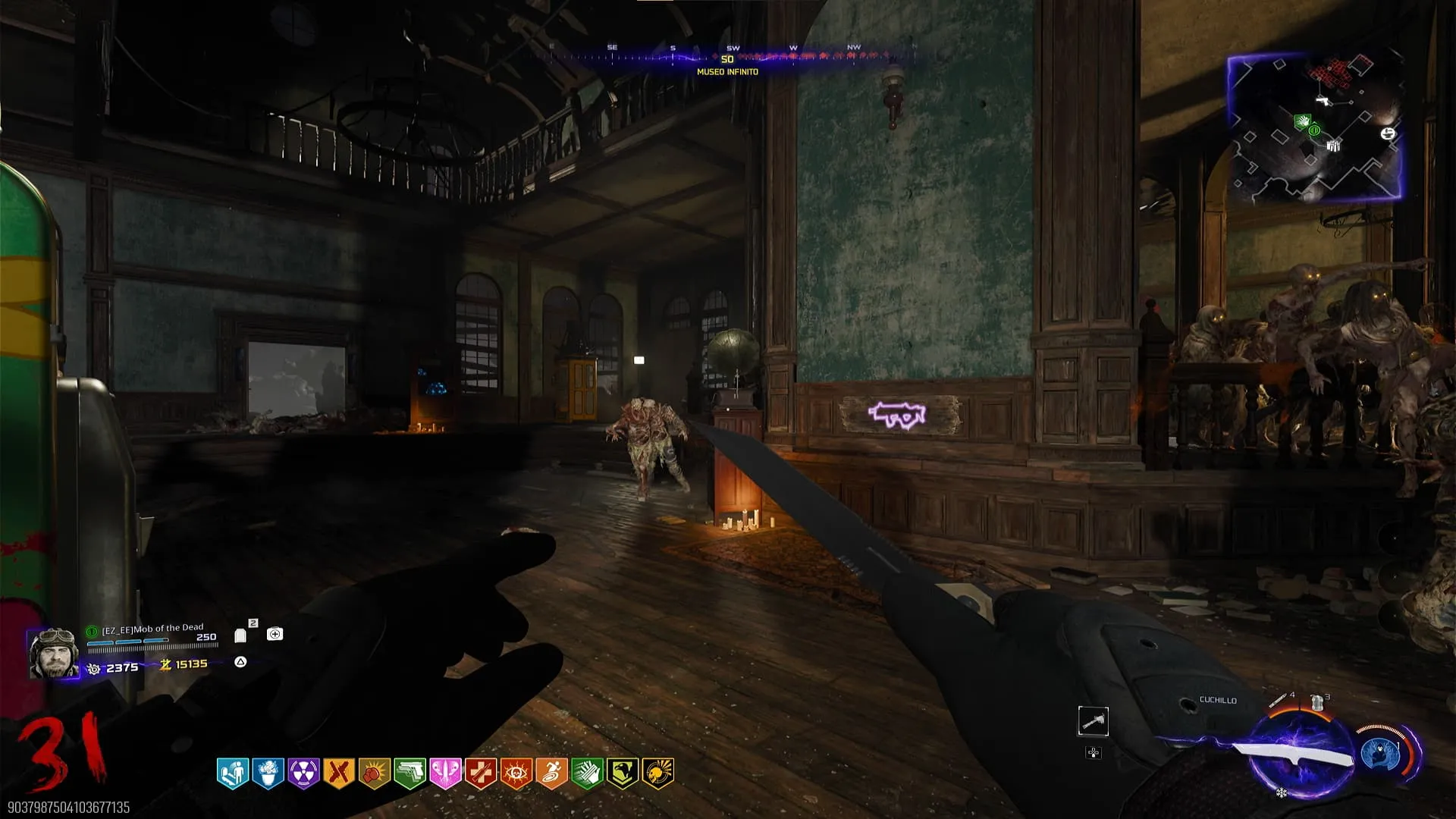Select the red cross and bullet perk
Screen dimensions: 1456x819
click(x=481, y=773)
